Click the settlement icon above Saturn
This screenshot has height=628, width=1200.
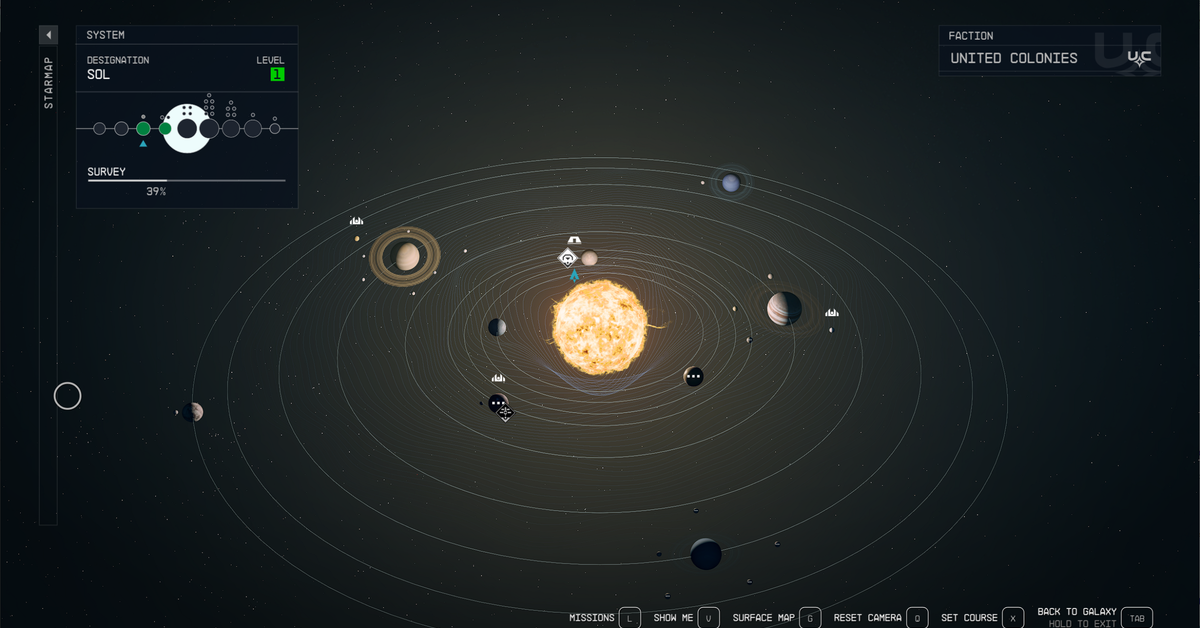(x=356, y=220)
